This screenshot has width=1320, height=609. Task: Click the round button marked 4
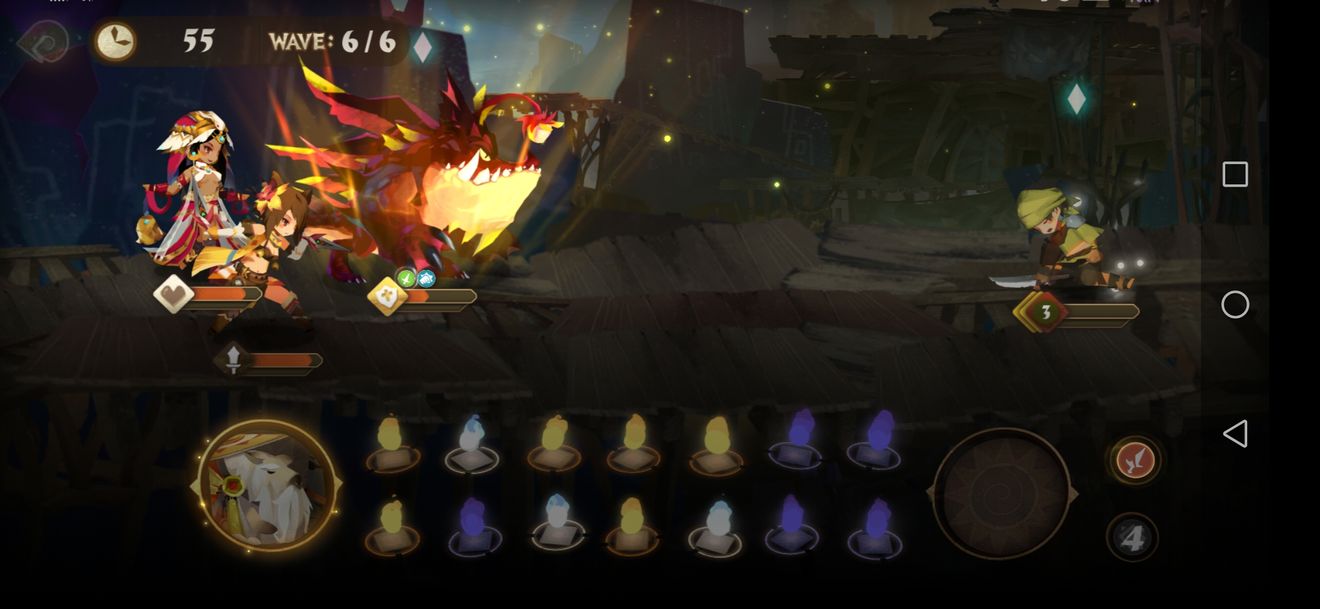(1132, 539)
